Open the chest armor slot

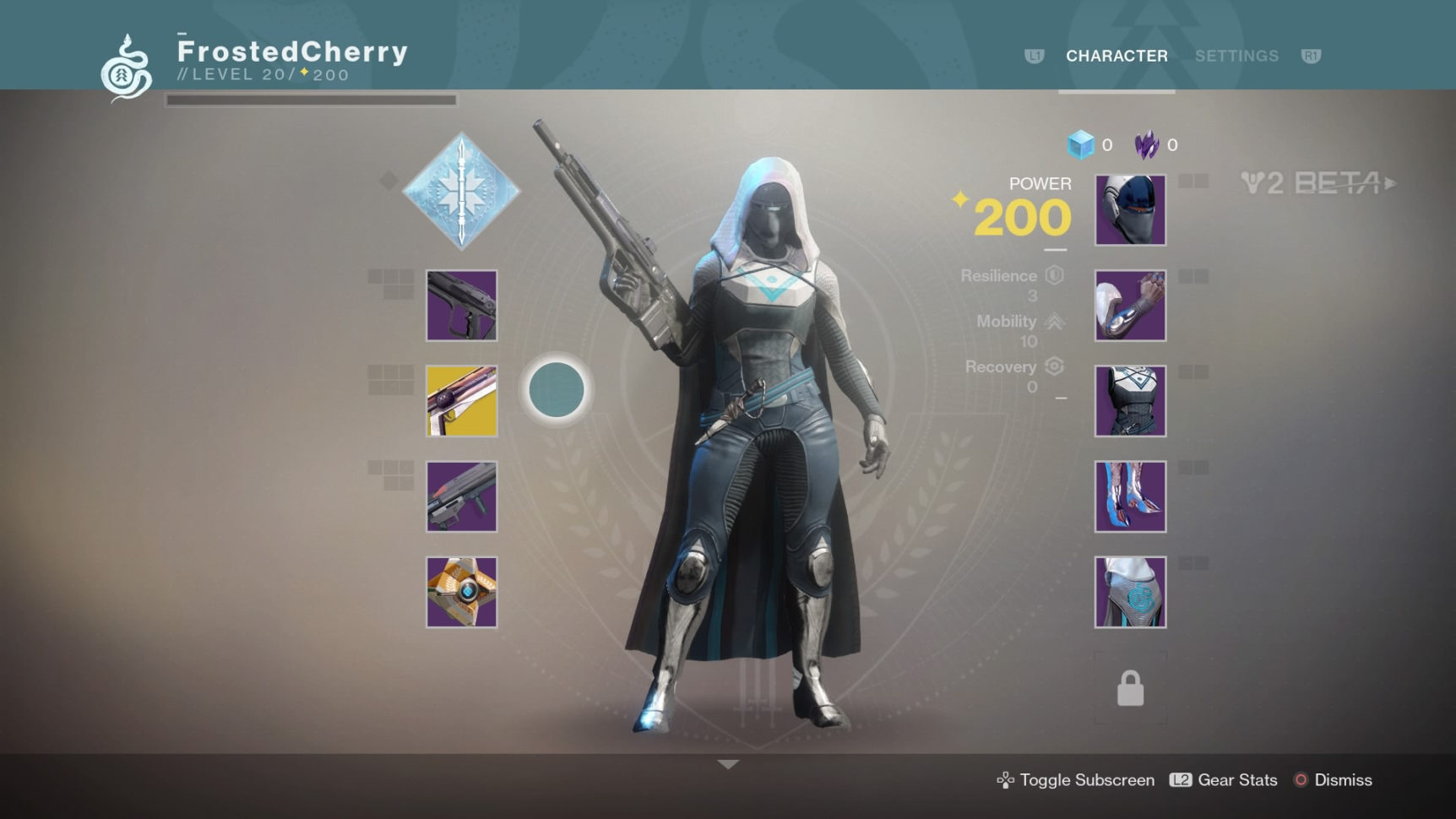pos(1130,401)
